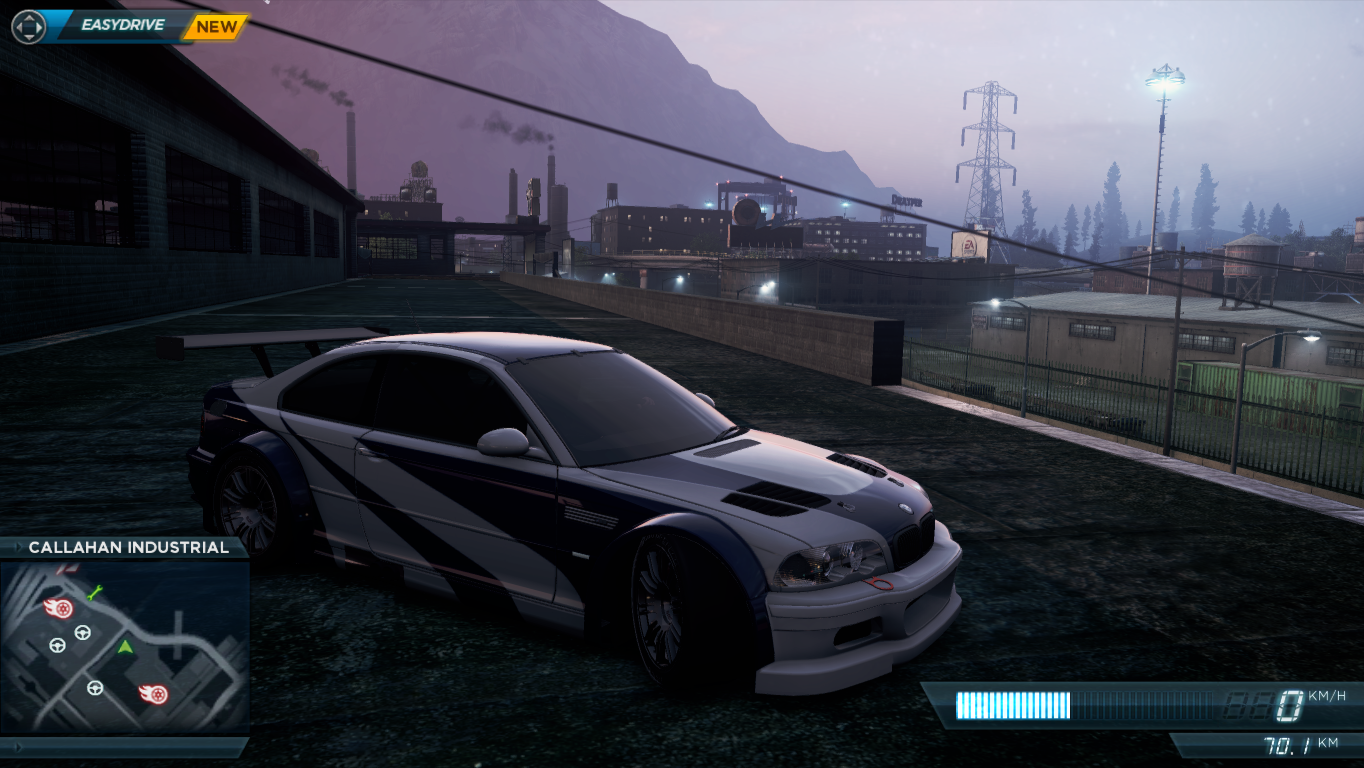Click the green player arrow on minimap

[x=125, y=647]
